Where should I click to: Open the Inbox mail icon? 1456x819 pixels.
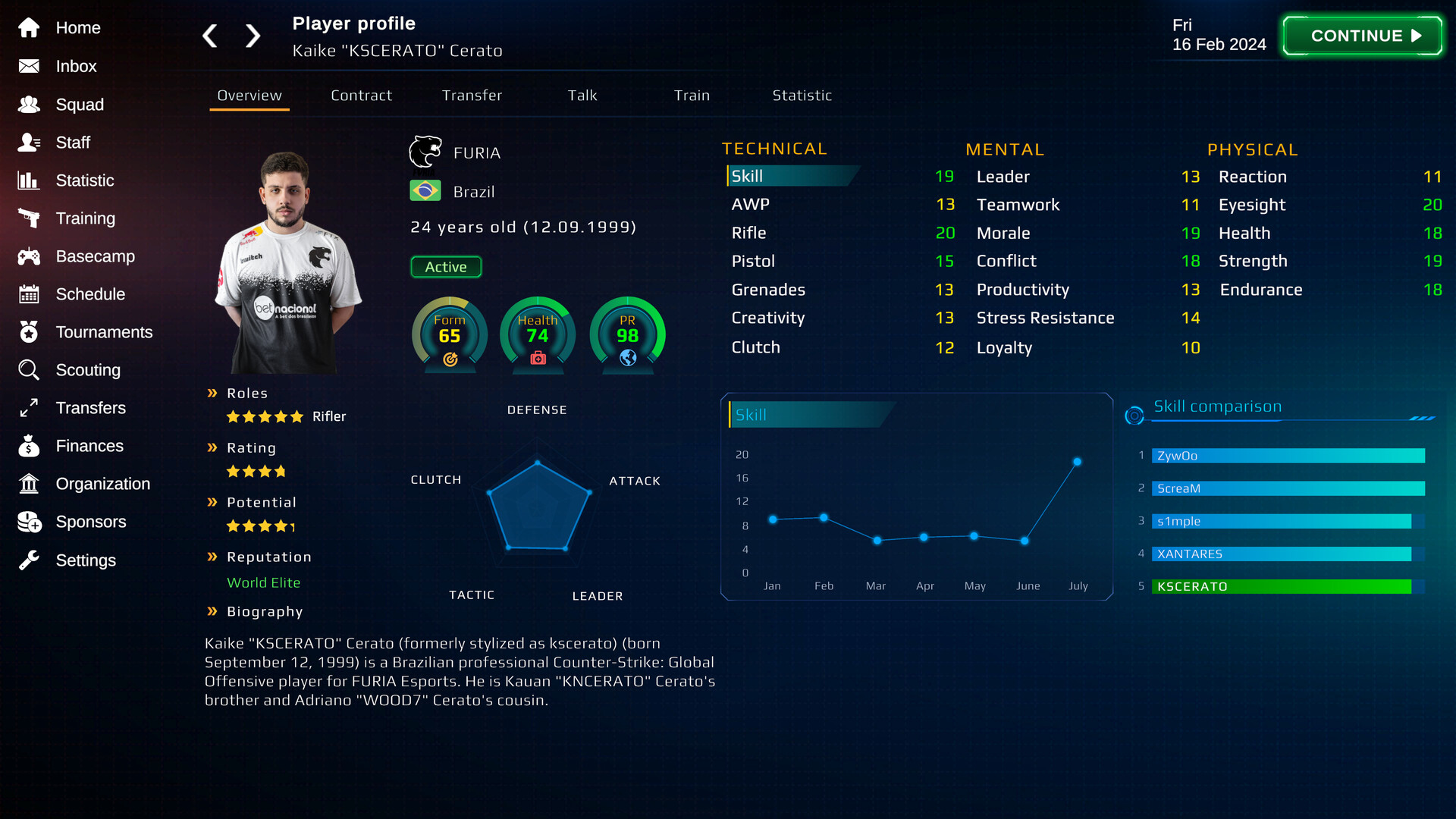pyautogui.click(x=29, y=67)
